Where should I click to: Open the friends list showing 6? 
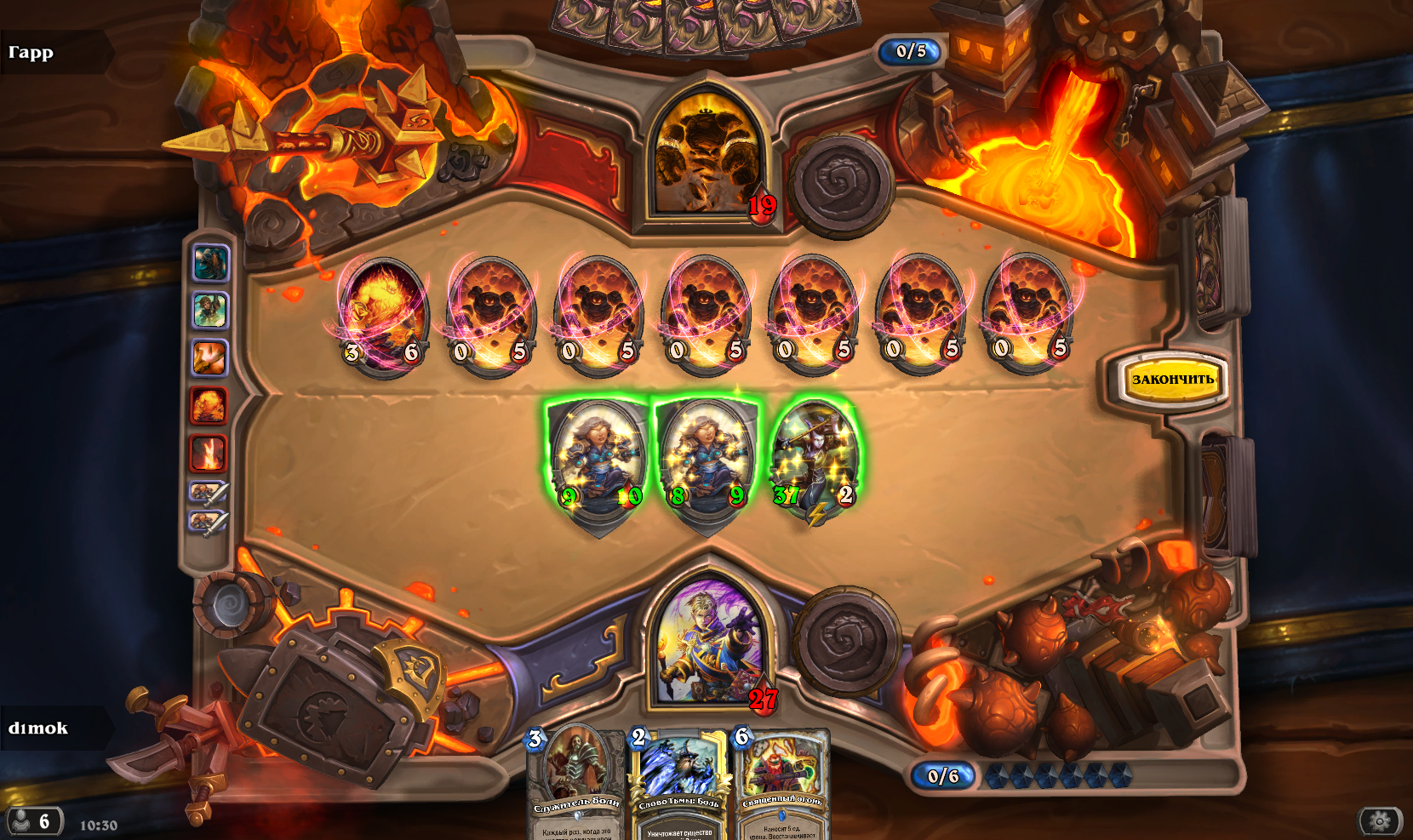tap(34, 821)
